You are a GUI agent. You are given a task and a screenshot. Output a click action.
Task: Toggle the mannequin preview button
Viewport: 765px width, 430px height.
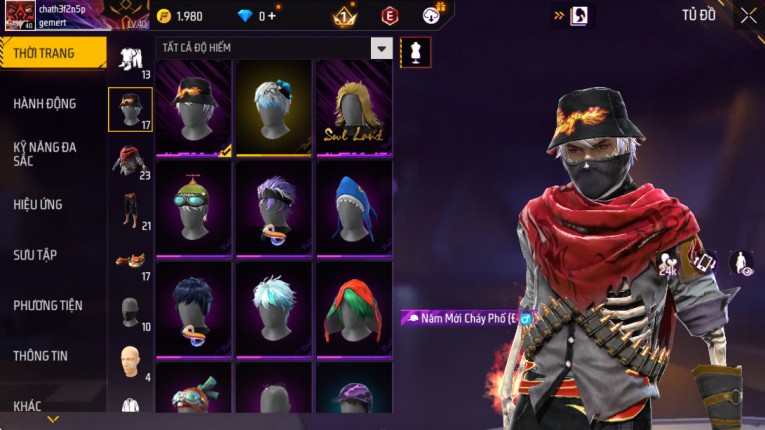pos(416,52)
